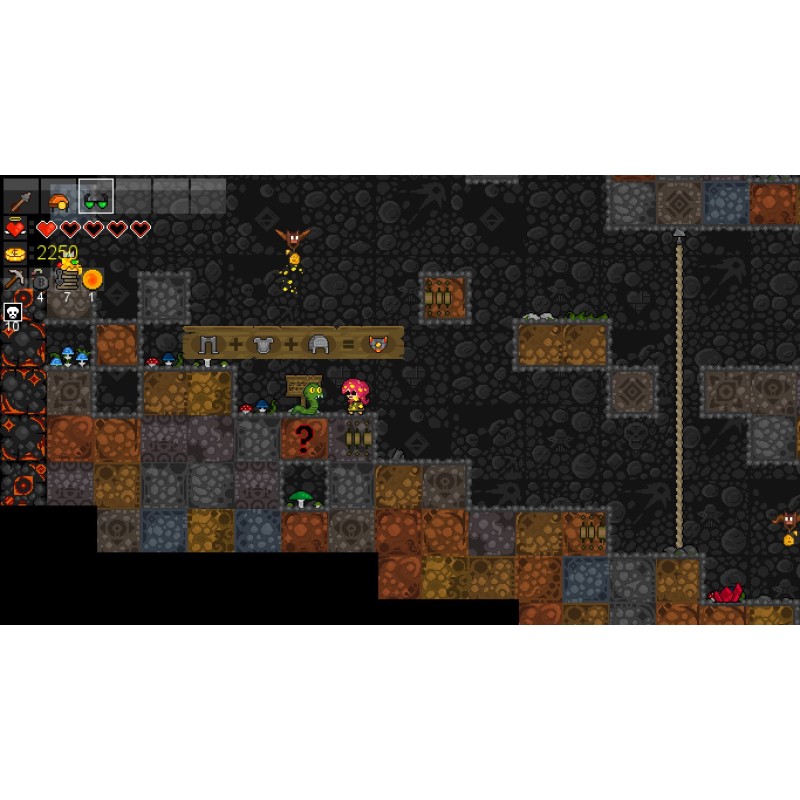800x800 pixels.
Task: Click the skull kill counter icon
Action: click(13, 312)
